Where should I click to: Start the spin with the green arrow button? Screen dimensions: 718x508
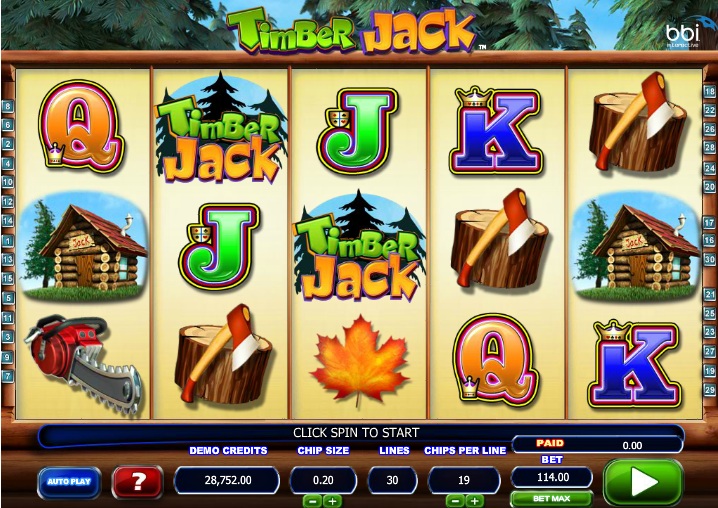point(642,482)
